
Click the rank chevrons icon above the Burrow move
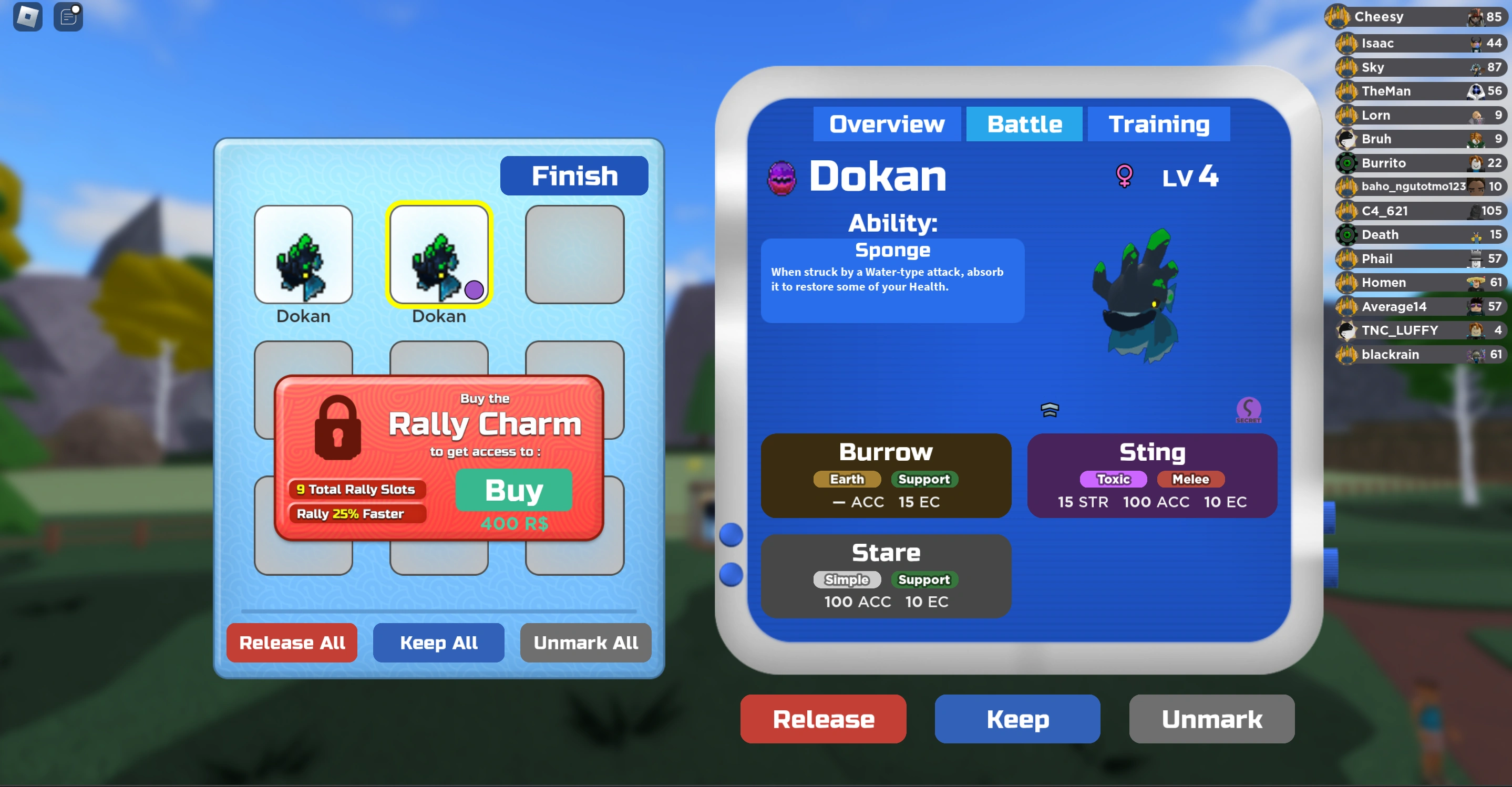pyautogui.click(x=1050, y=410)
